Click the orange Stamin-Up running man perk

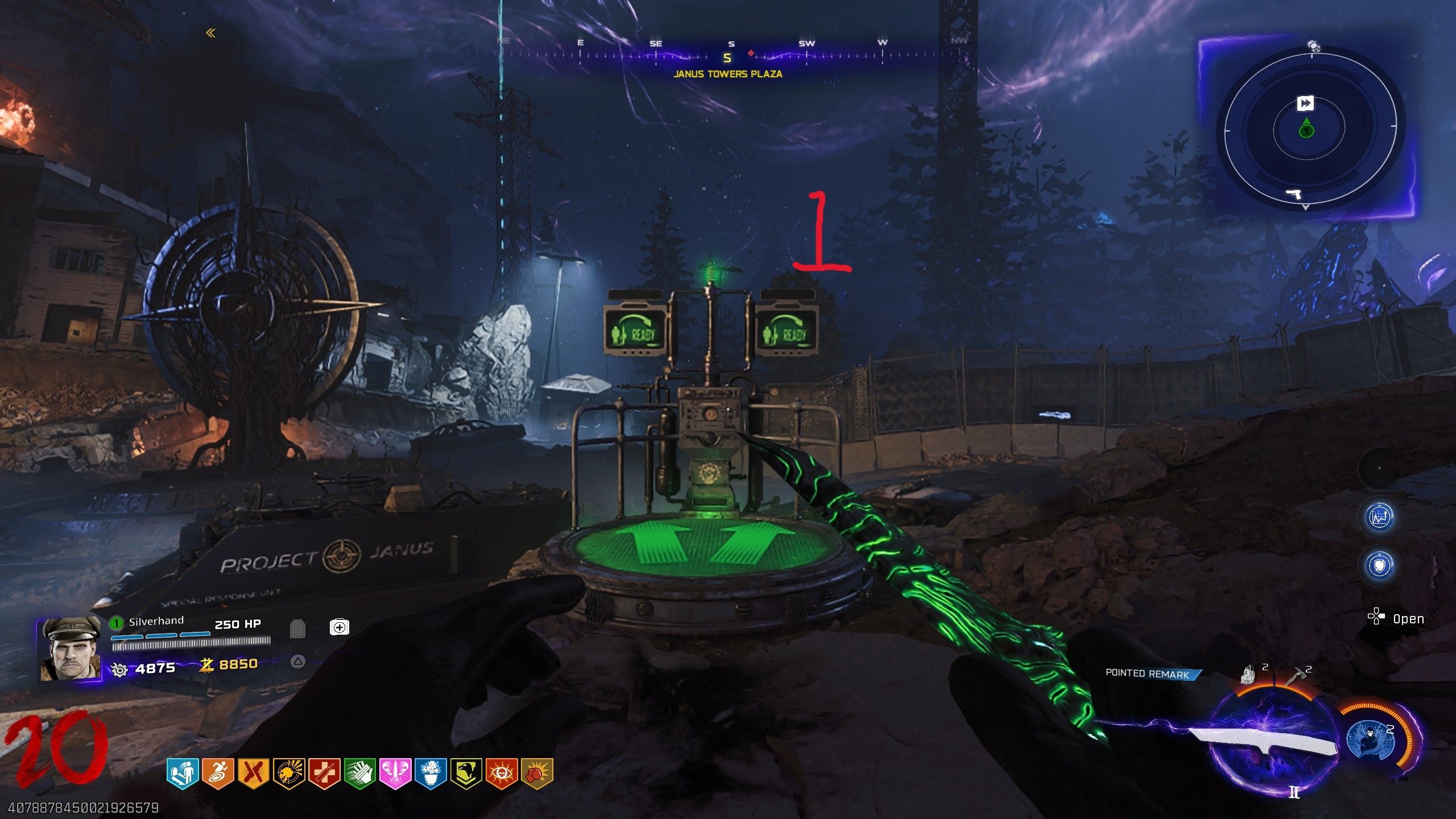pos(218,774)
